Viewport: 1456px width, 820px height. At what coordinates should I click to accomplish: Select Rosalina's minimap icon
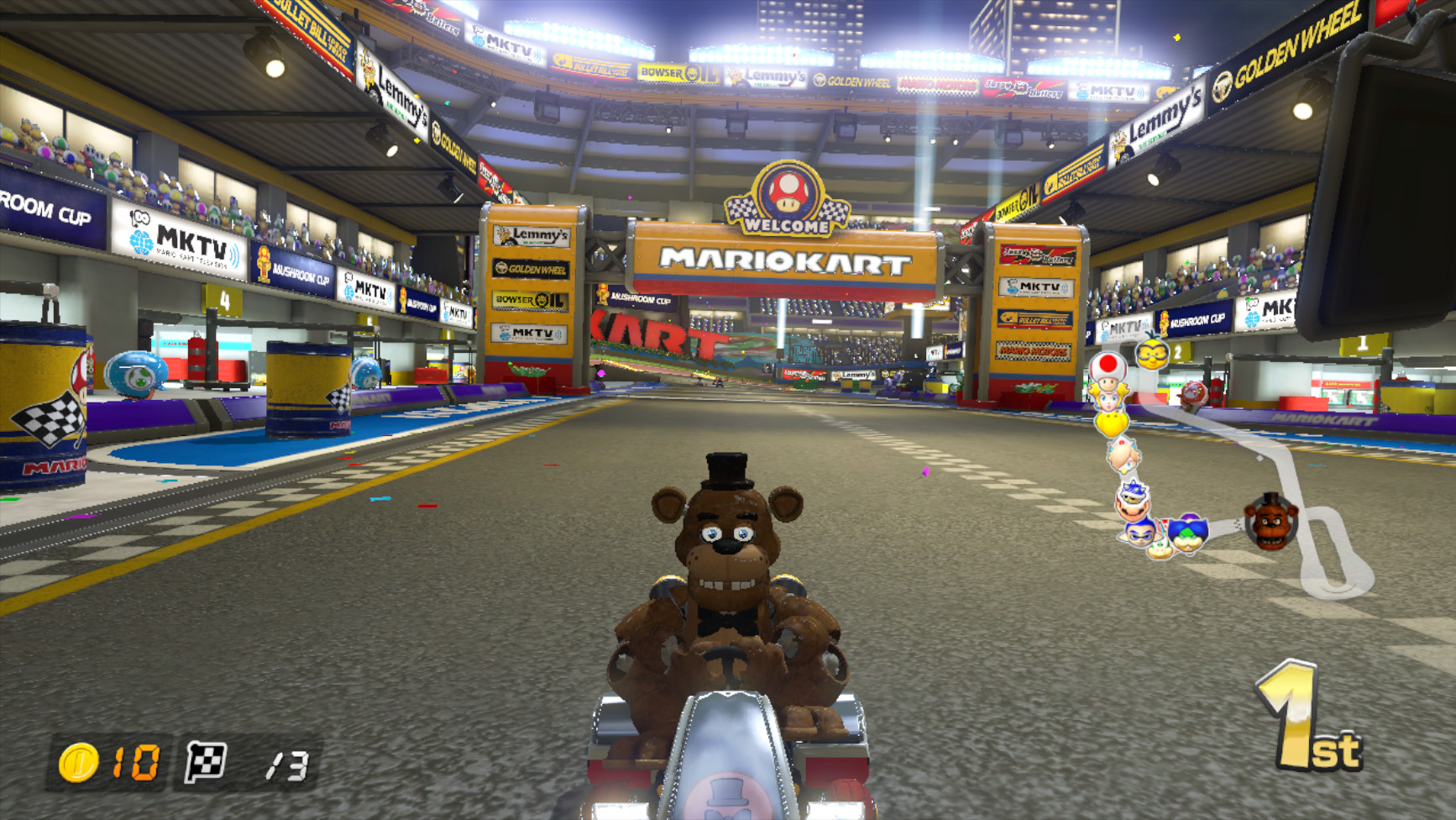tap(1123, 457)
